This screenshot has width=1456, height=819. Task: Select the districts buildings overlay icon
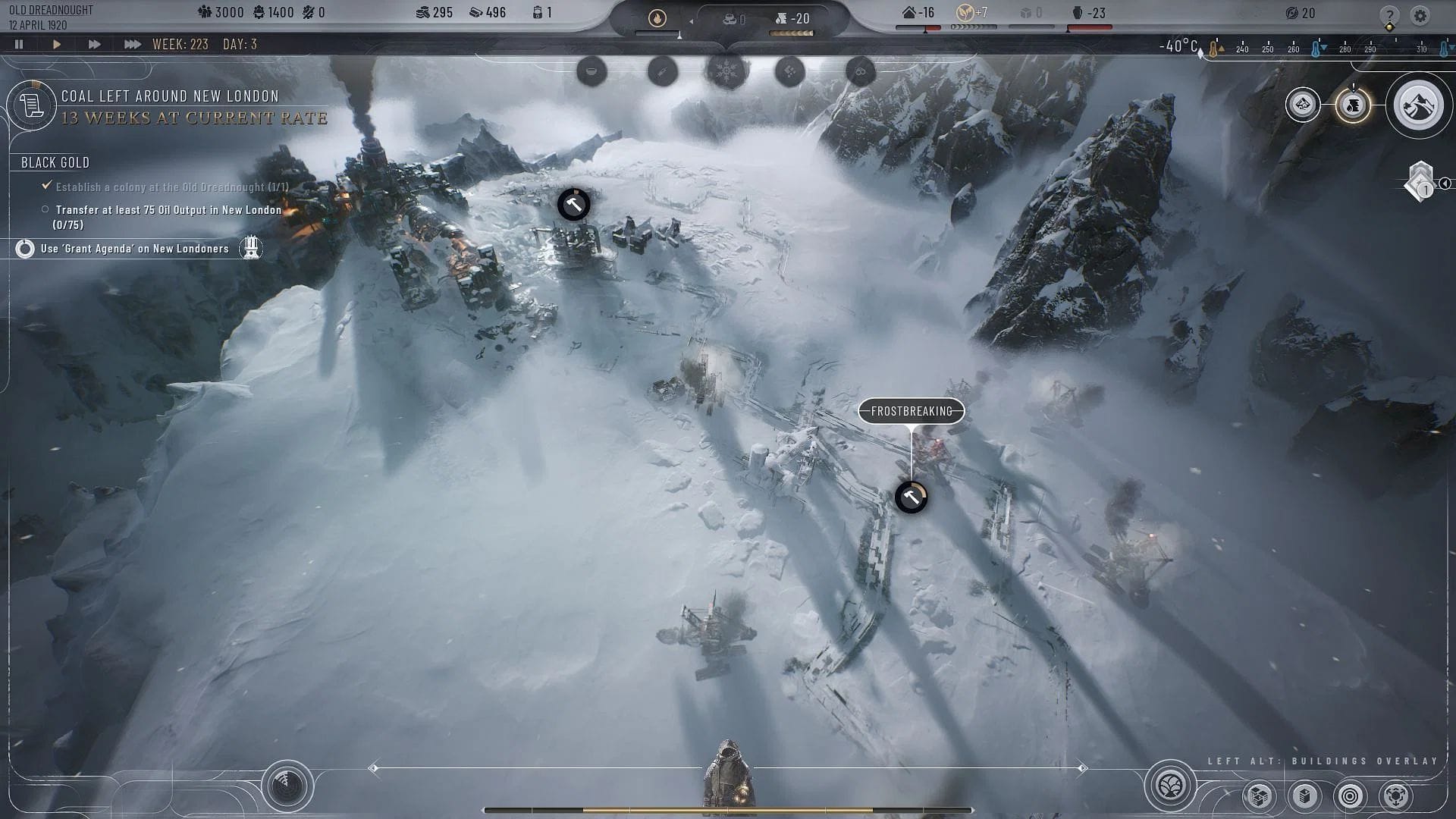1258,796
